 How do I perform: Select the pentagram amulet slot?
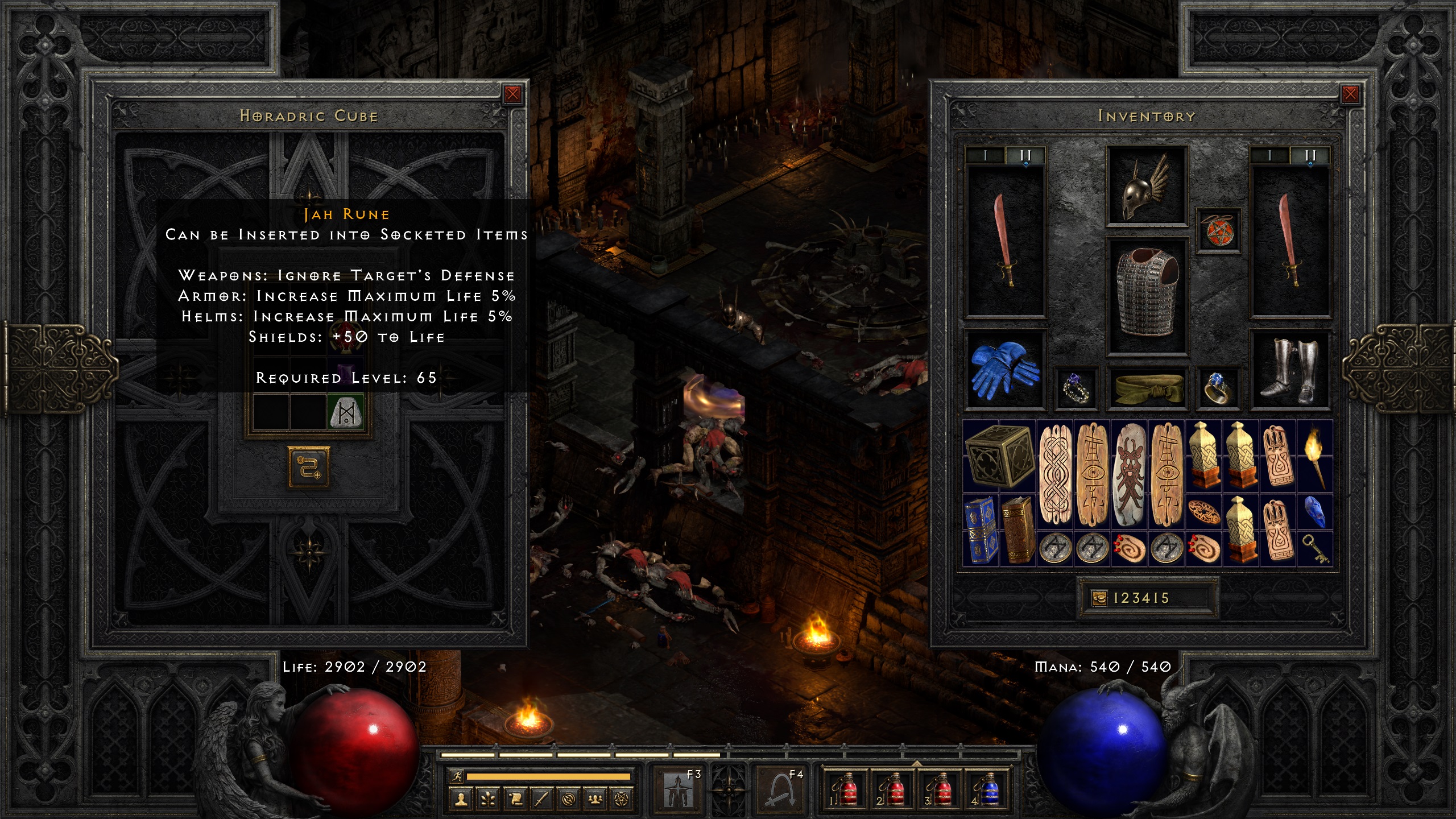point(1218,230)
